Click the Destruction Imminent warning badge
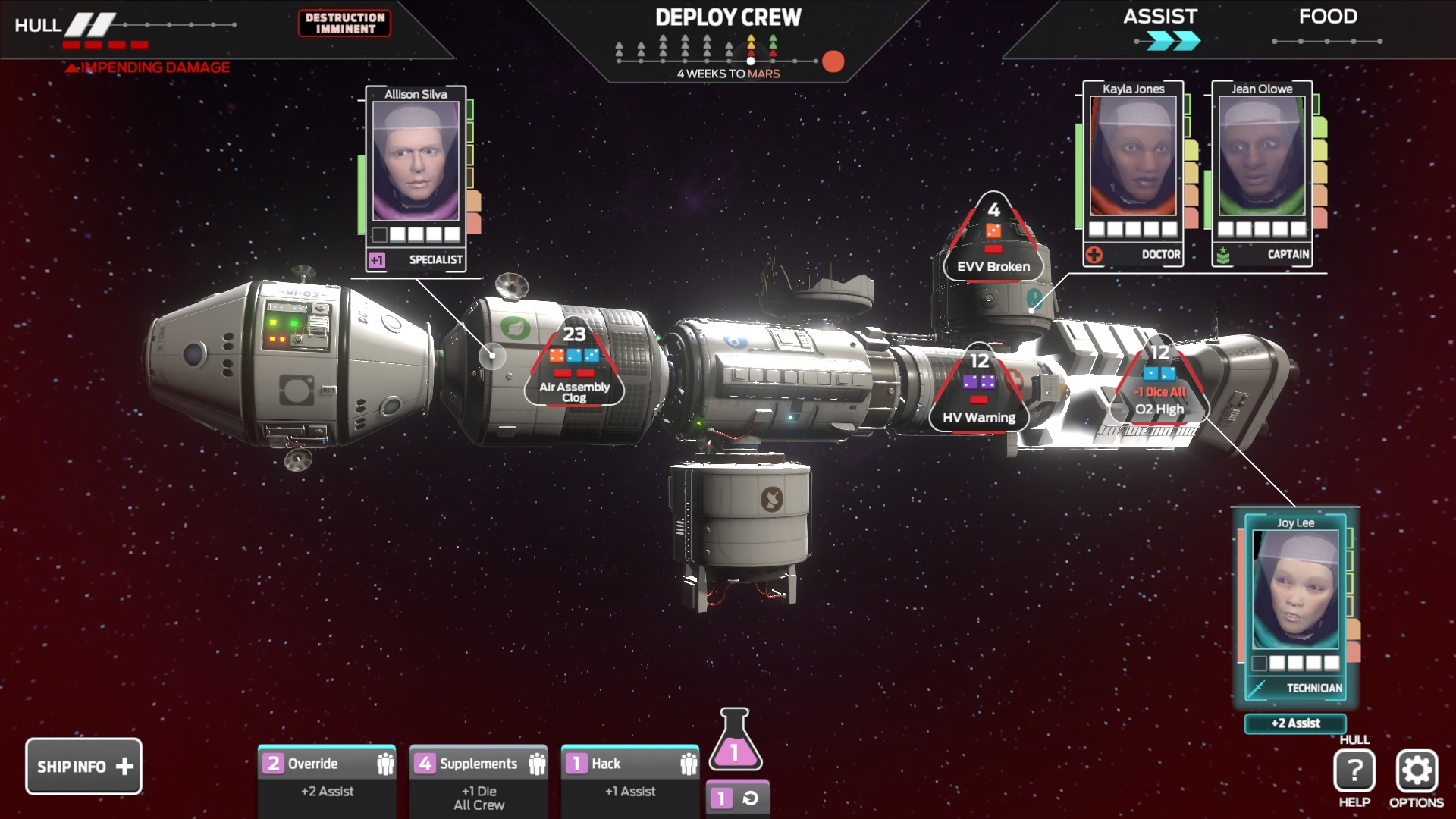Screen dimensions: 1456x819 (345, 24)
